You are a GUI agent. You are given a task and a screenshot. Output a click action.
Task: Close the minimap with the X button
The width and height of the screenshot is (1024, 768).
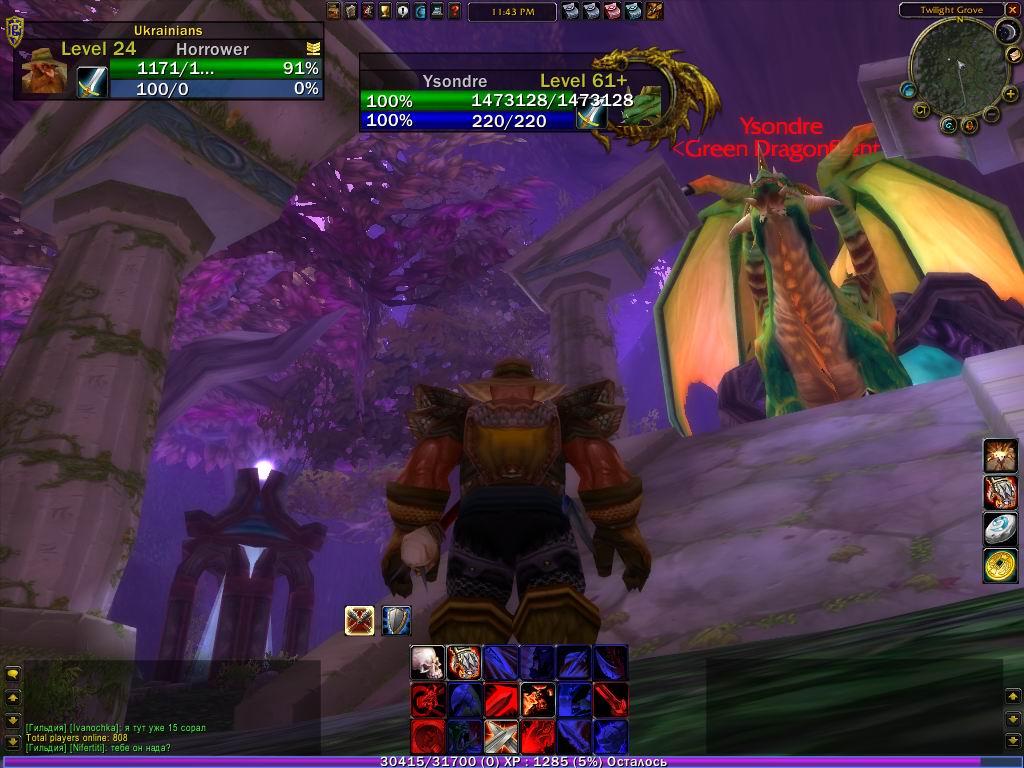1012,10
